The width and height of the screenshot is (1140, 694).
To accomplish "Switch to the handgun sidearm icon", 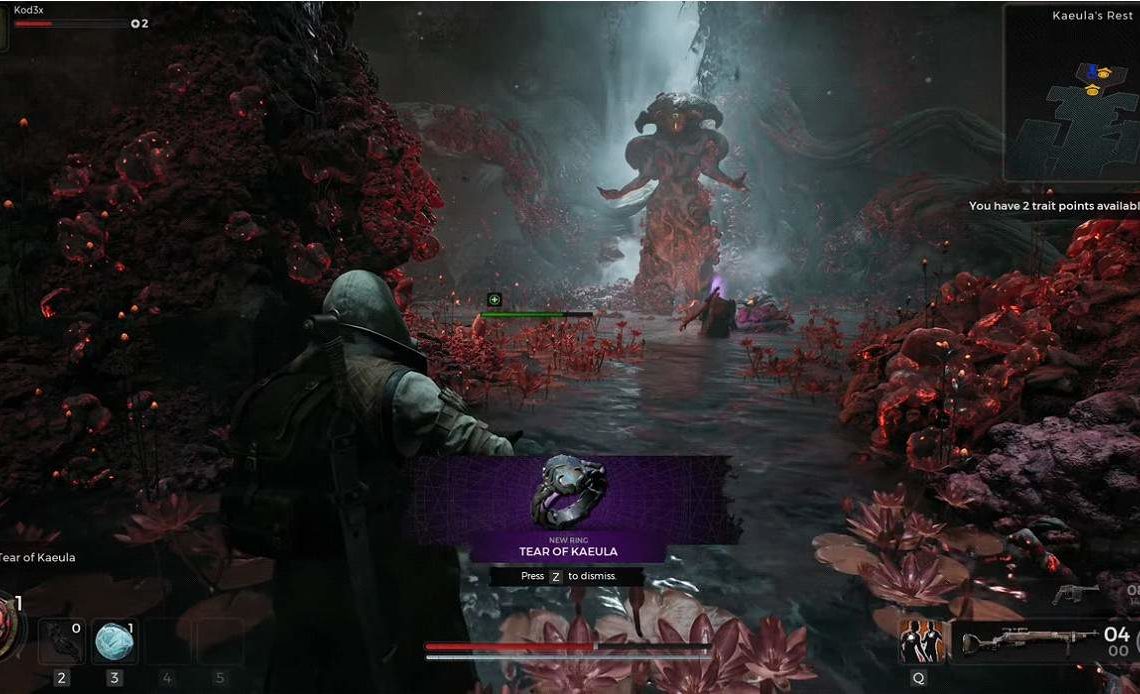I will pyautogui.click(x=1075, y=594).
